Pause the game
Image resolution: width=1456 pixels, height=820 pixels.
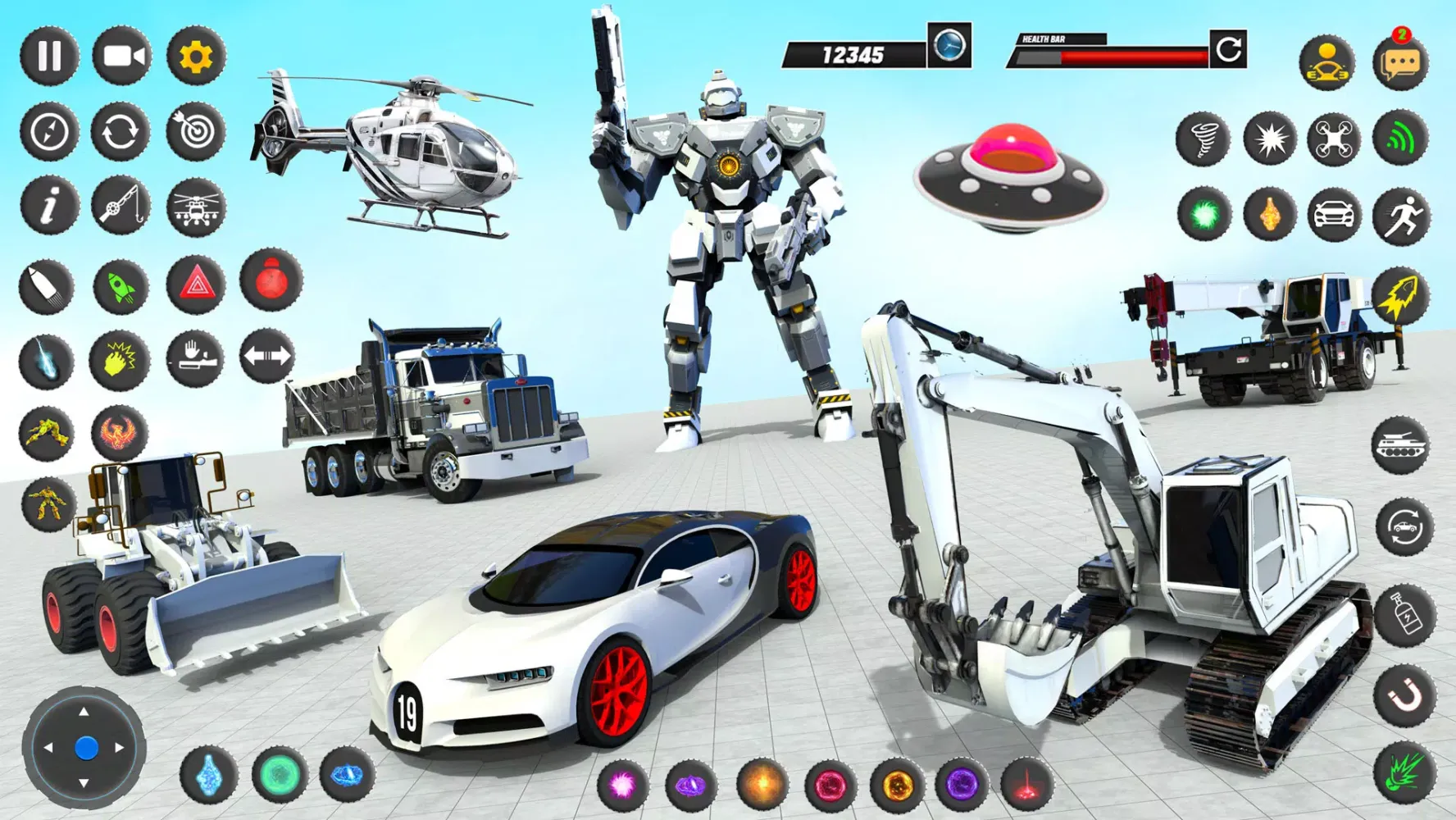click(x=49, y=56)
